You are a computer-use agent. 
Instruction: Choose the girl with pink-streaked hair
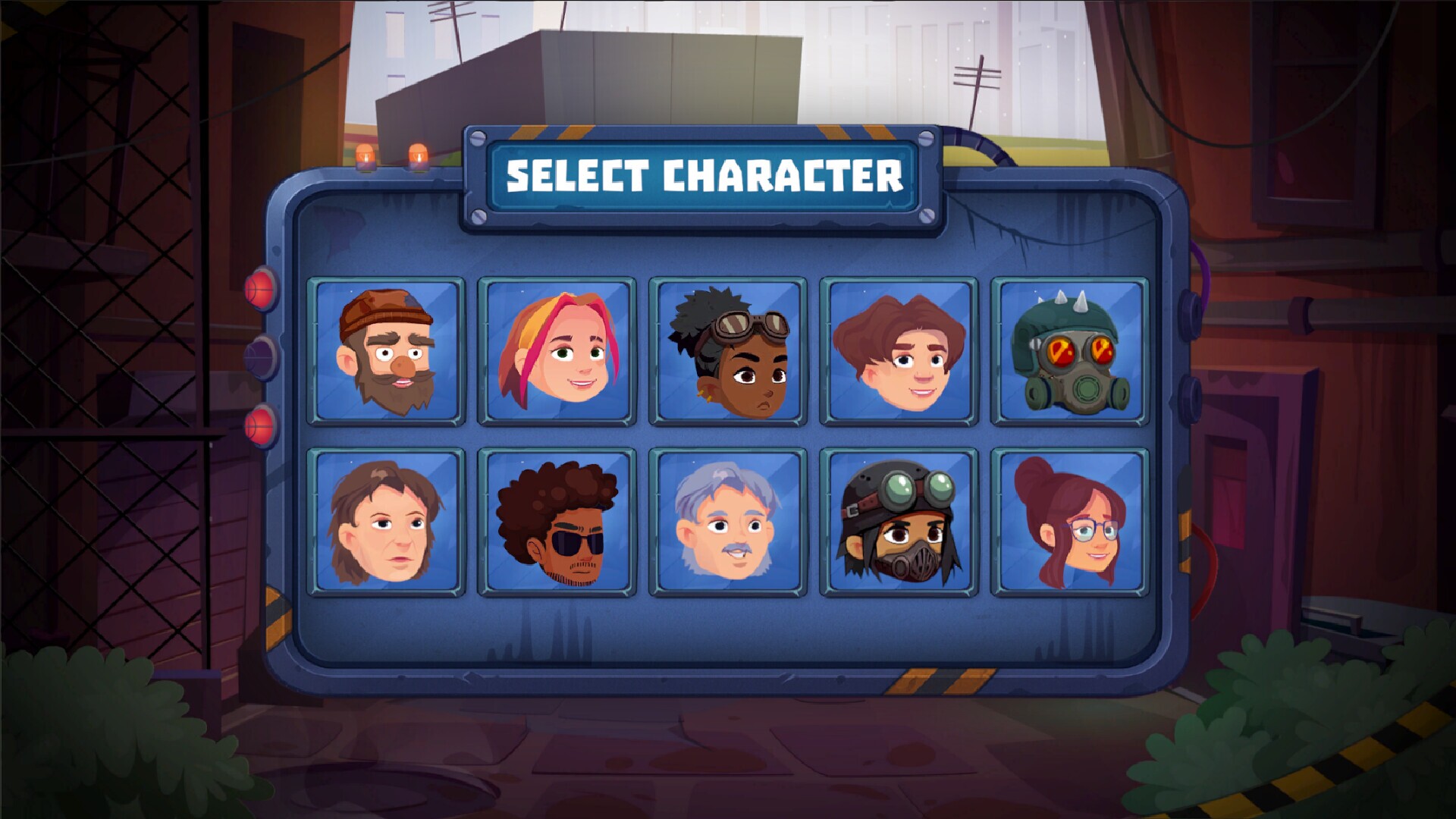[557, 351]
